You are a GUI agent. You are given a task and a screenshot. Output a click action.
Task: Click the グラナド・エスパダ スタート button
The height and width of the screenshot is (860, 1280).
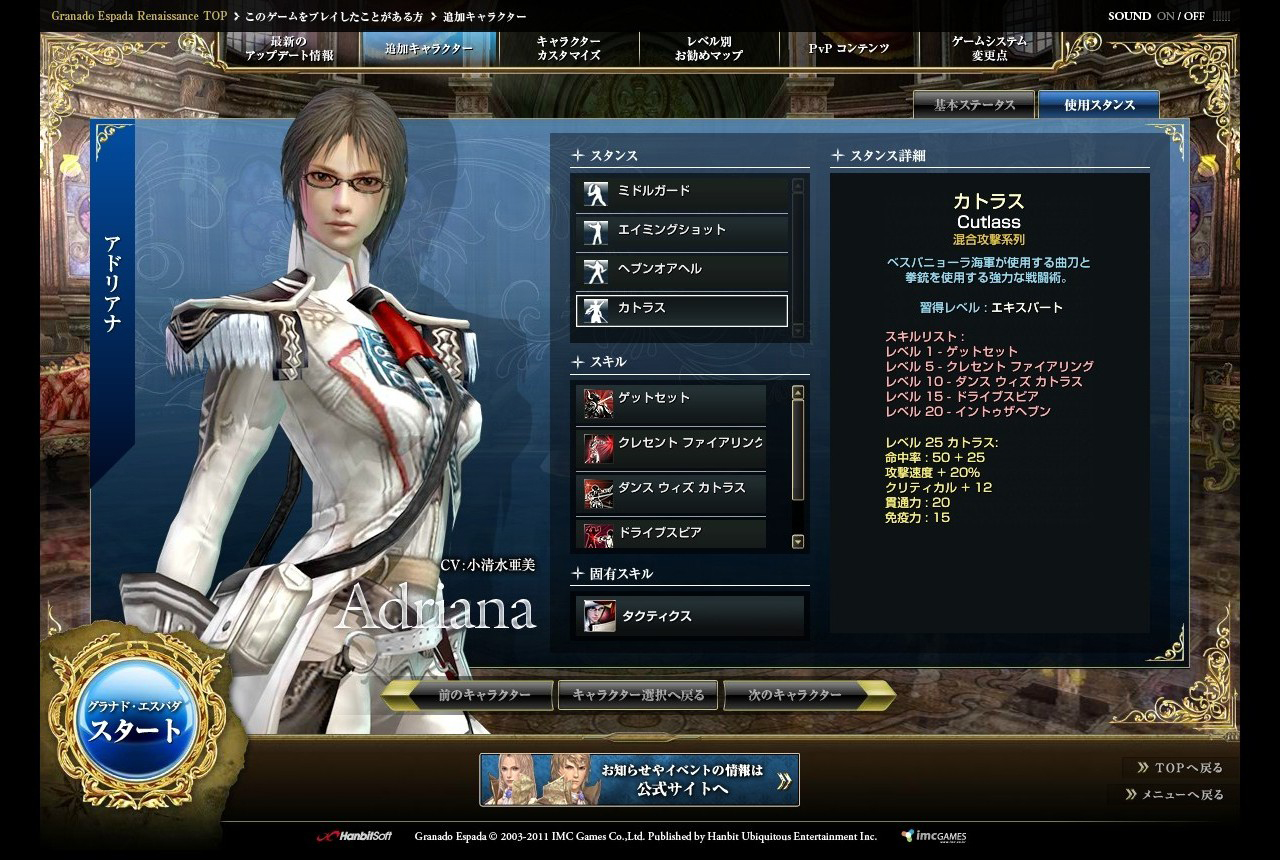pyautogui.click(x=135, y=722)
